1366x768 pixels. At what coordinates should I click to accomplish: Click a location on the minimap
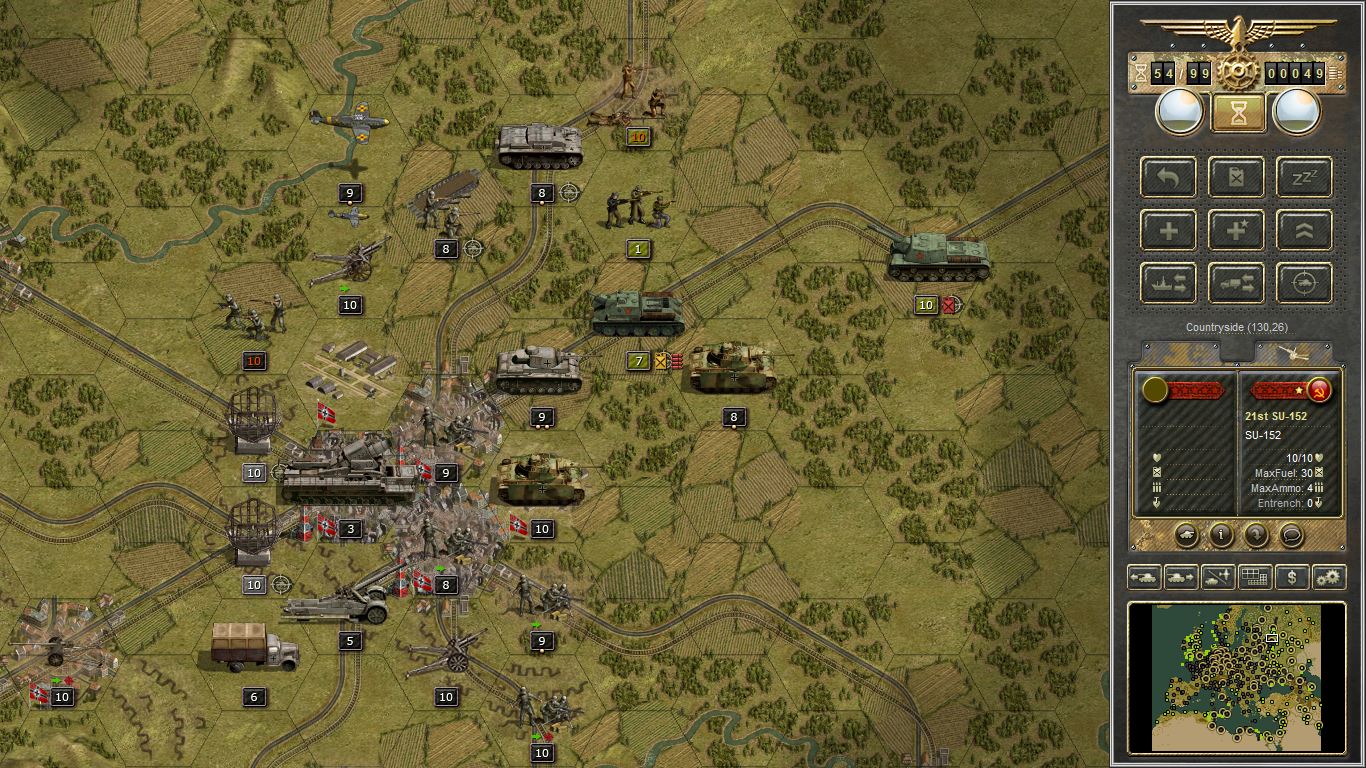(1235, 675)
